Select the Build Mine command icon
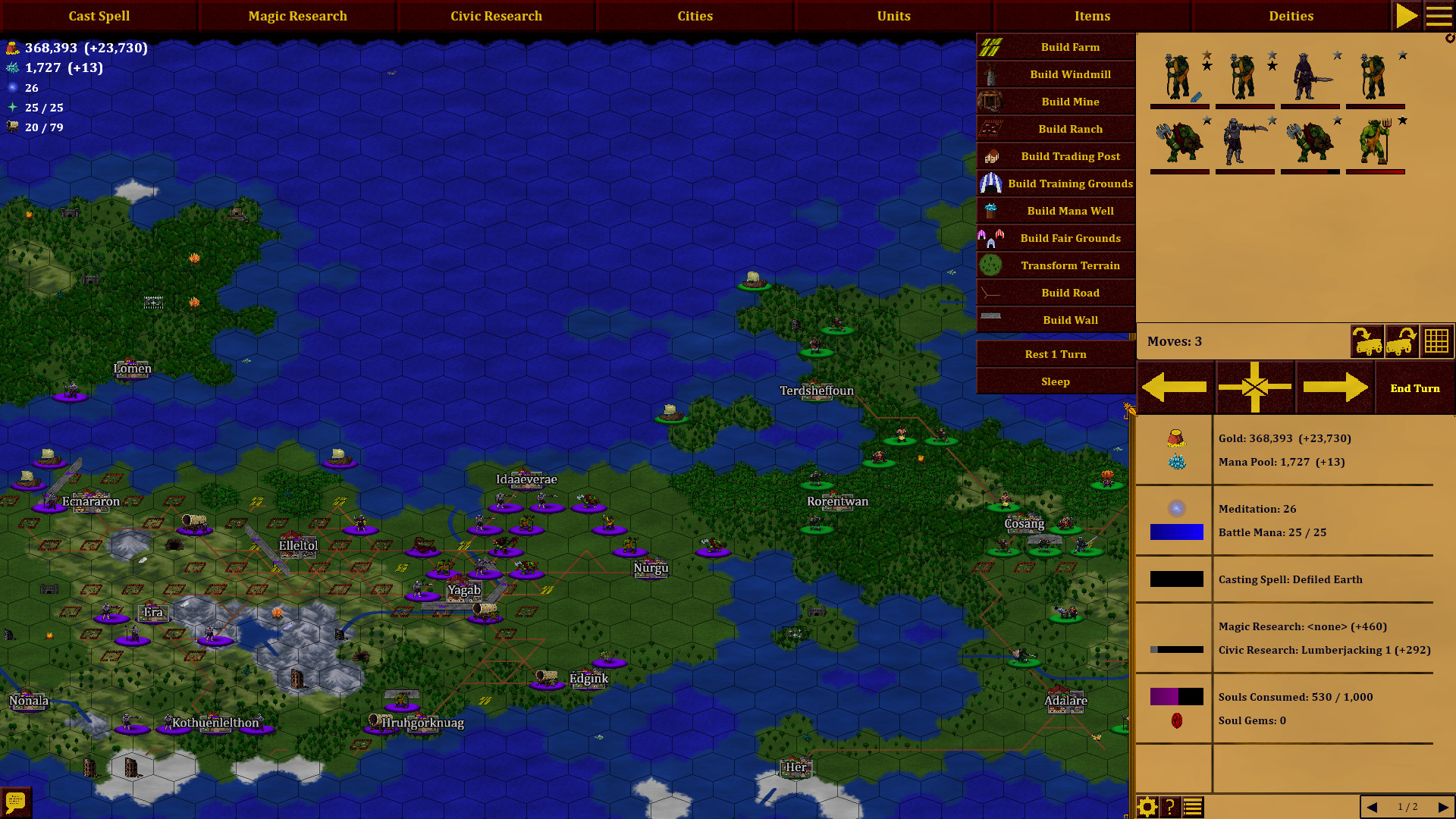The width and height of the screenshot is (1456, 819). pos(991,101)
